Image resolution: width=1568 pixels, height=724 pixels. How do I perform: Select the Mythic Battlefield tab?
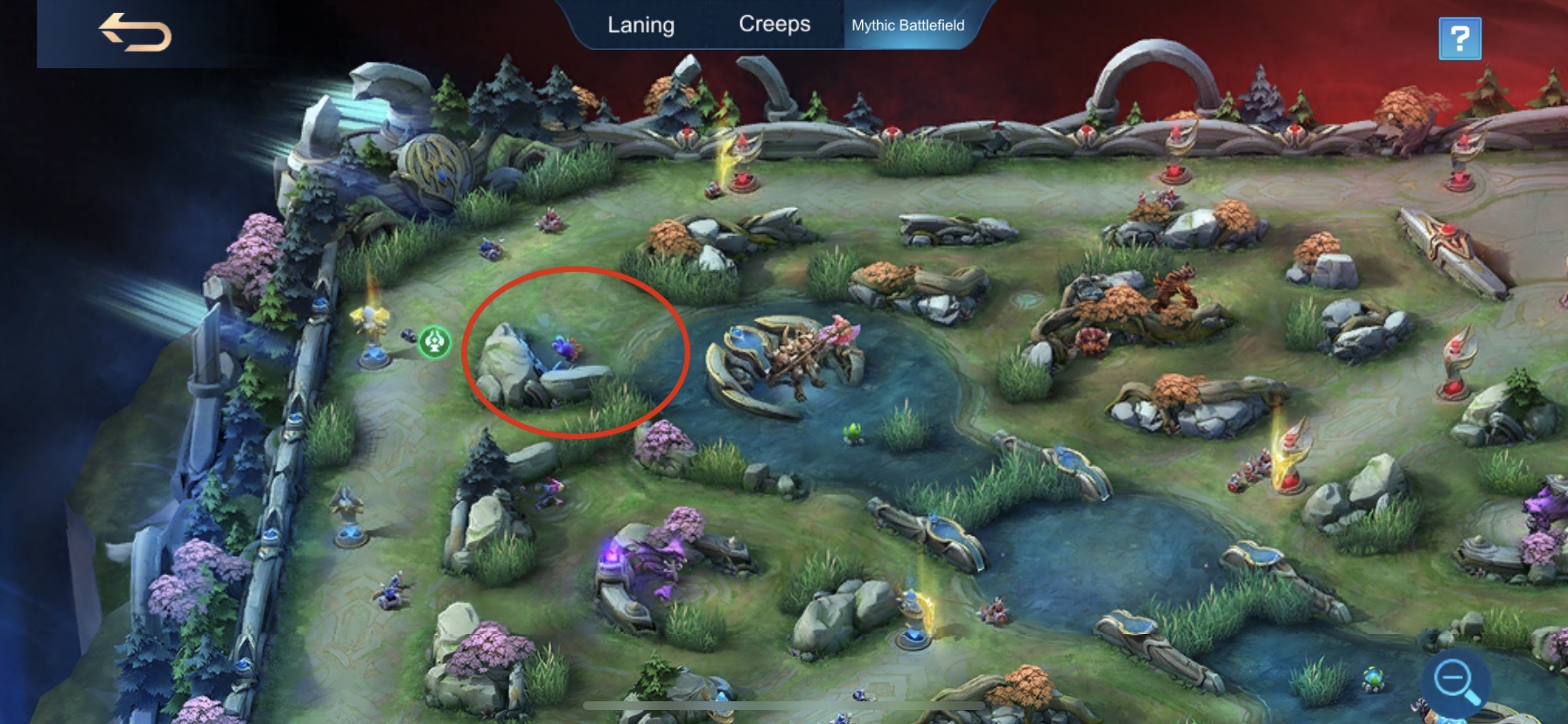pyautogui.click(x=908, y=25)
